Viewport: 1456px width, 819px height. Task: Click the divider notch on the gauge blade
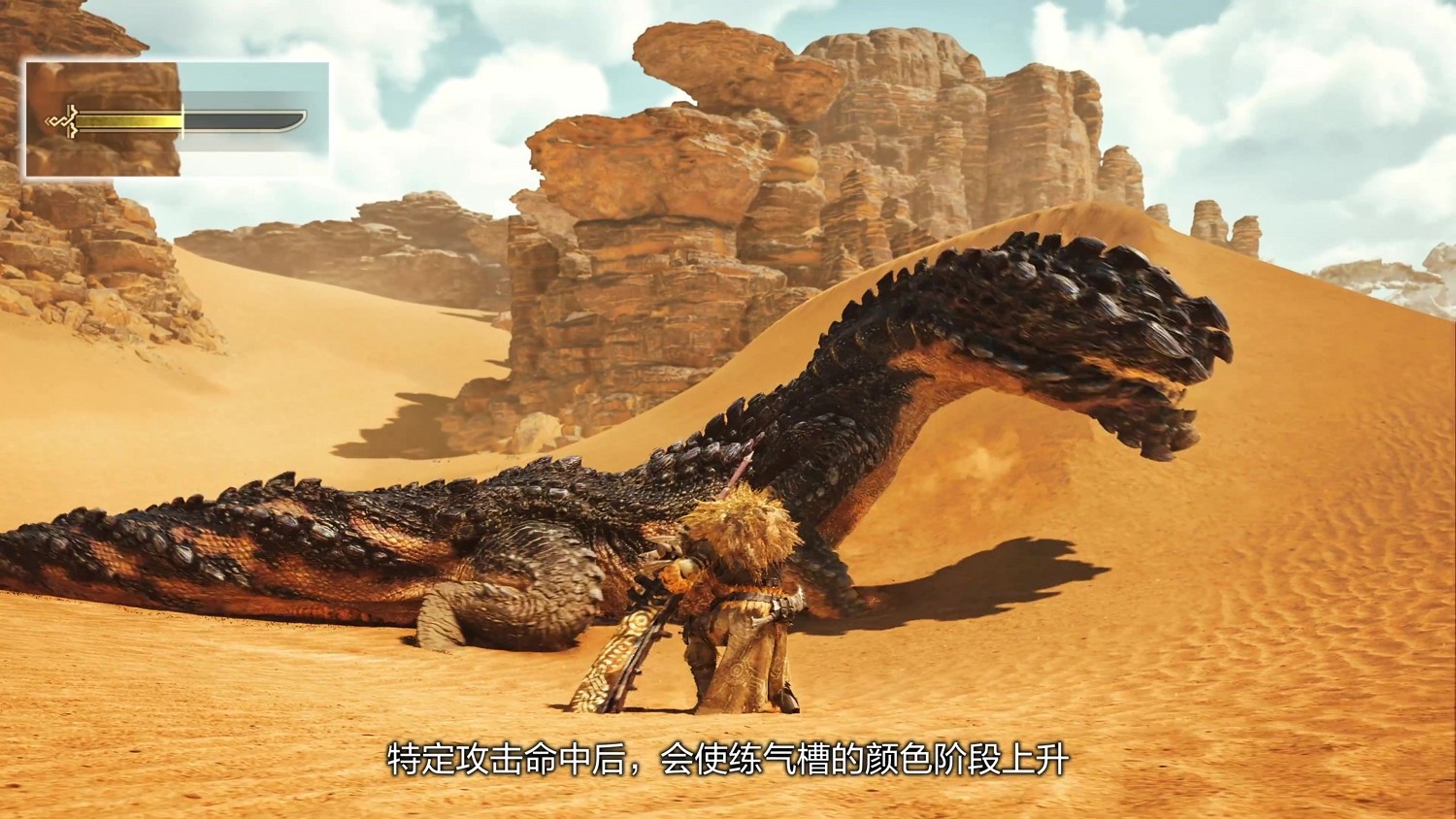pyautogui.click(x=182, y=121)
